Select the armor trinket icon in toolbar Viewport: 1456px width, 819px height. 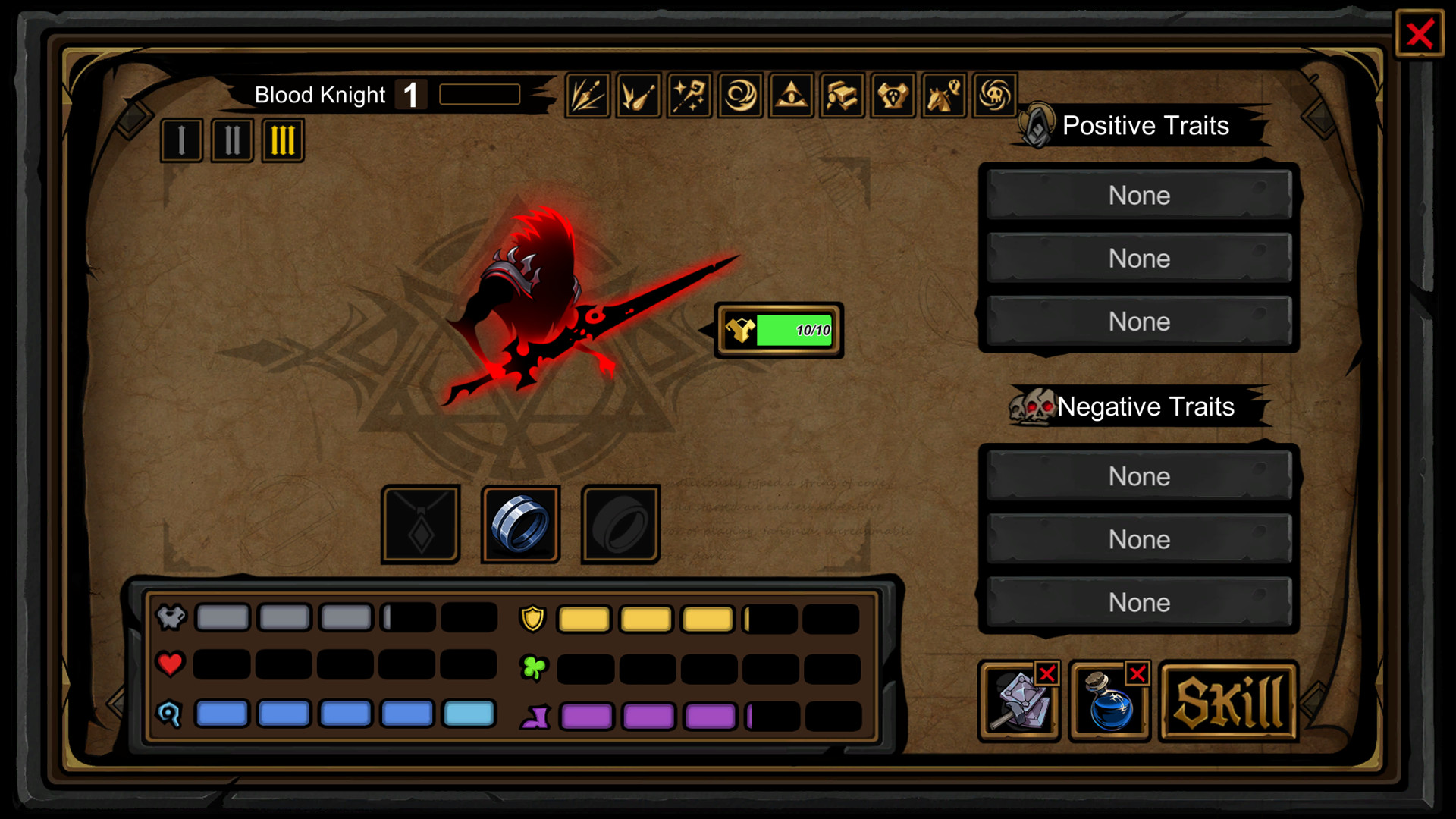pyautogui.click(x=893, y=95)
